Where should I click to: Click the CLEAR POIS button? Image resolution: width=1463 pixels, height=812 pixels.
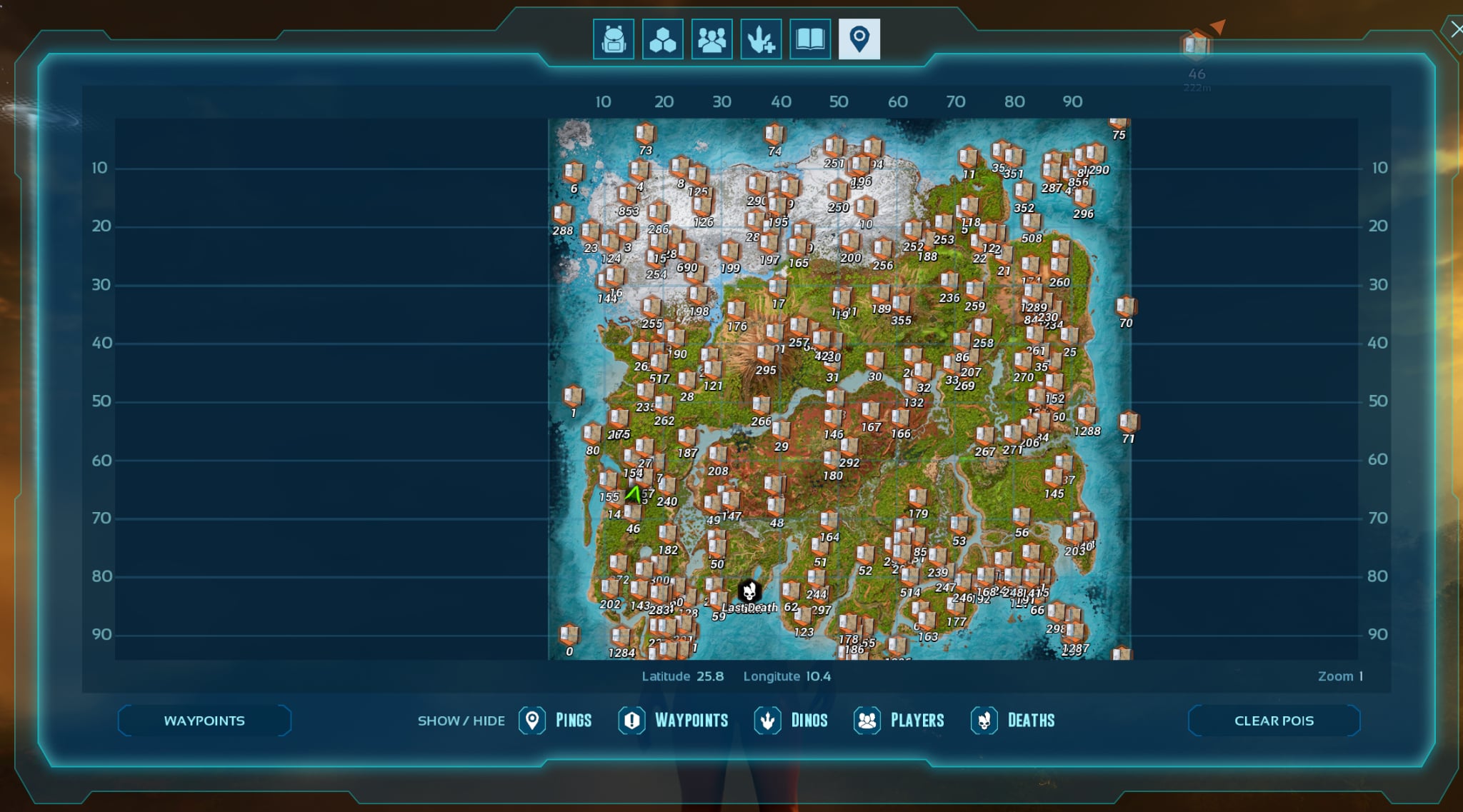pos(1273,721)
